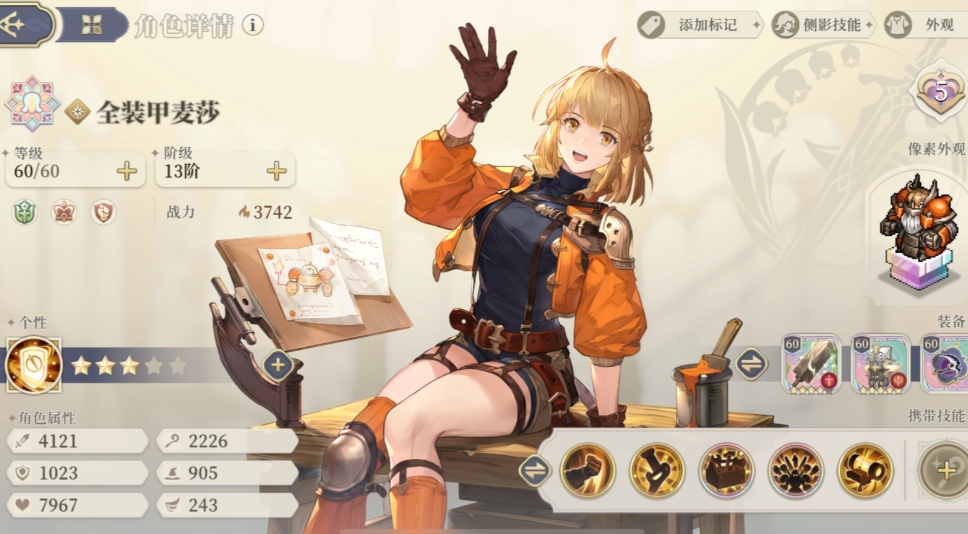Select the personality shield emblem icon
This screenshot has height=534, width=968.
(33, 365)
